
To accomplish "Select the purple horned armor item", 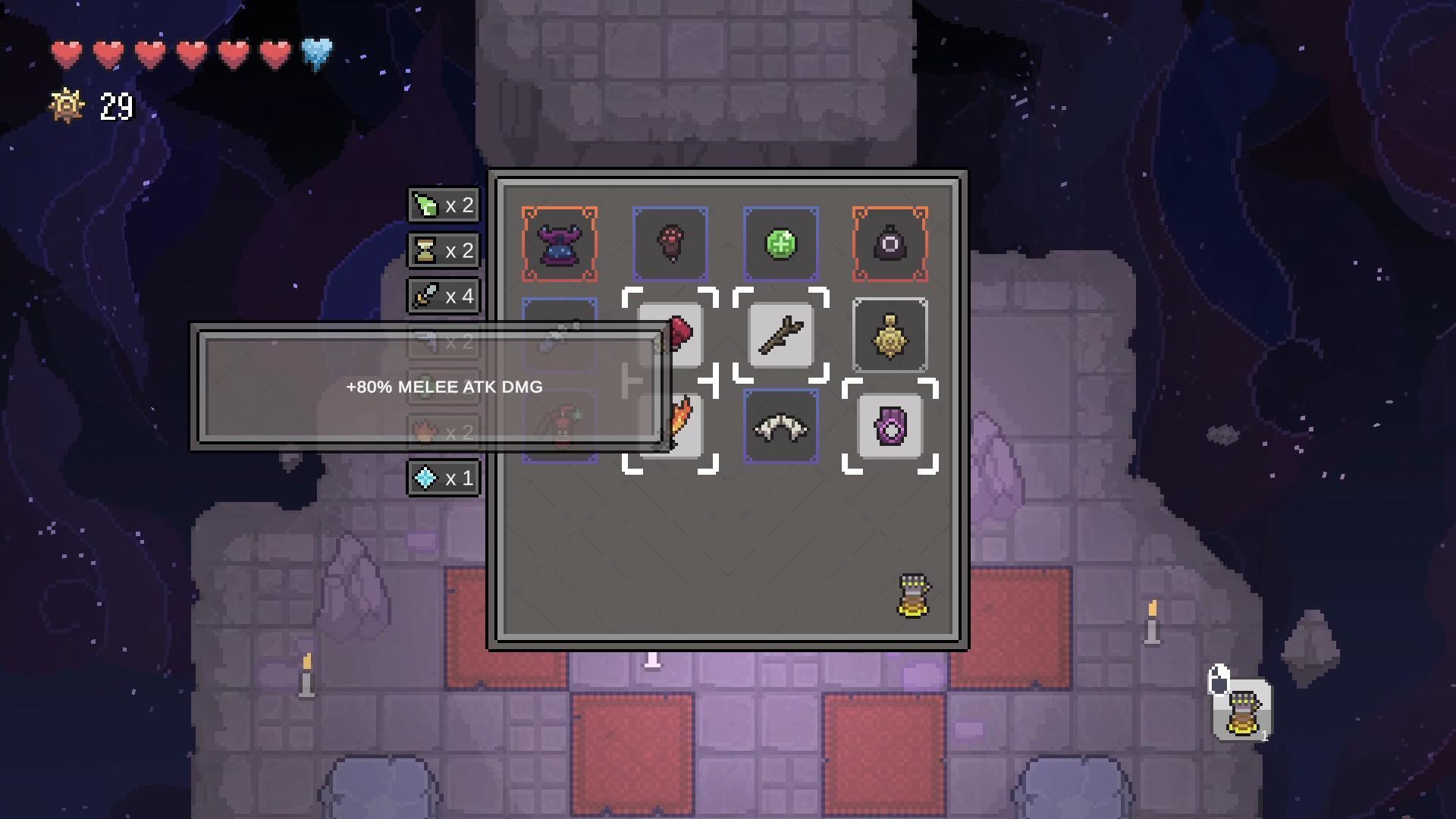I will pos(560,244).
